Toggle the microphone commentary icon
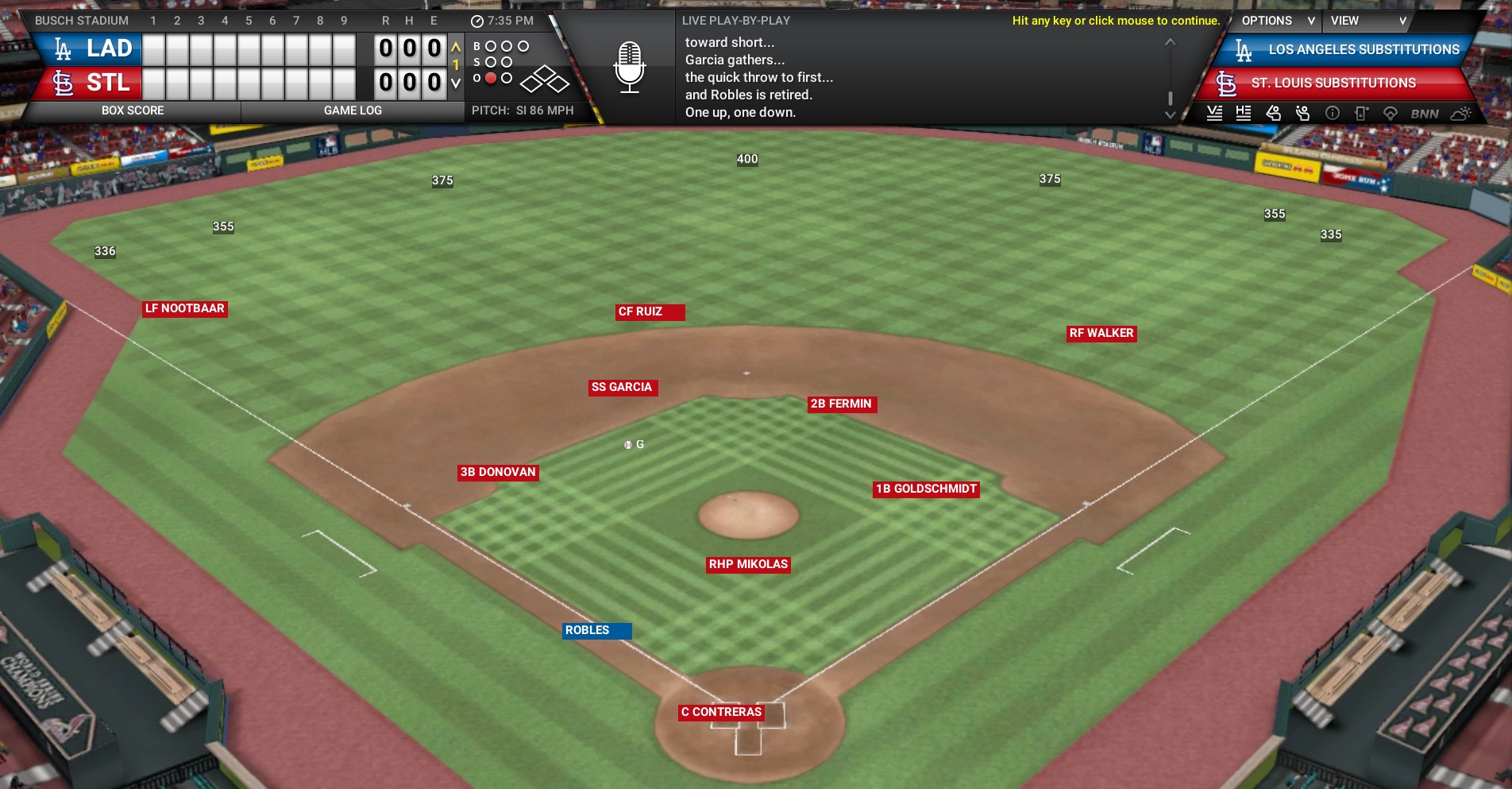Screen dimensions: 1512x789 (x=629, y=67)
